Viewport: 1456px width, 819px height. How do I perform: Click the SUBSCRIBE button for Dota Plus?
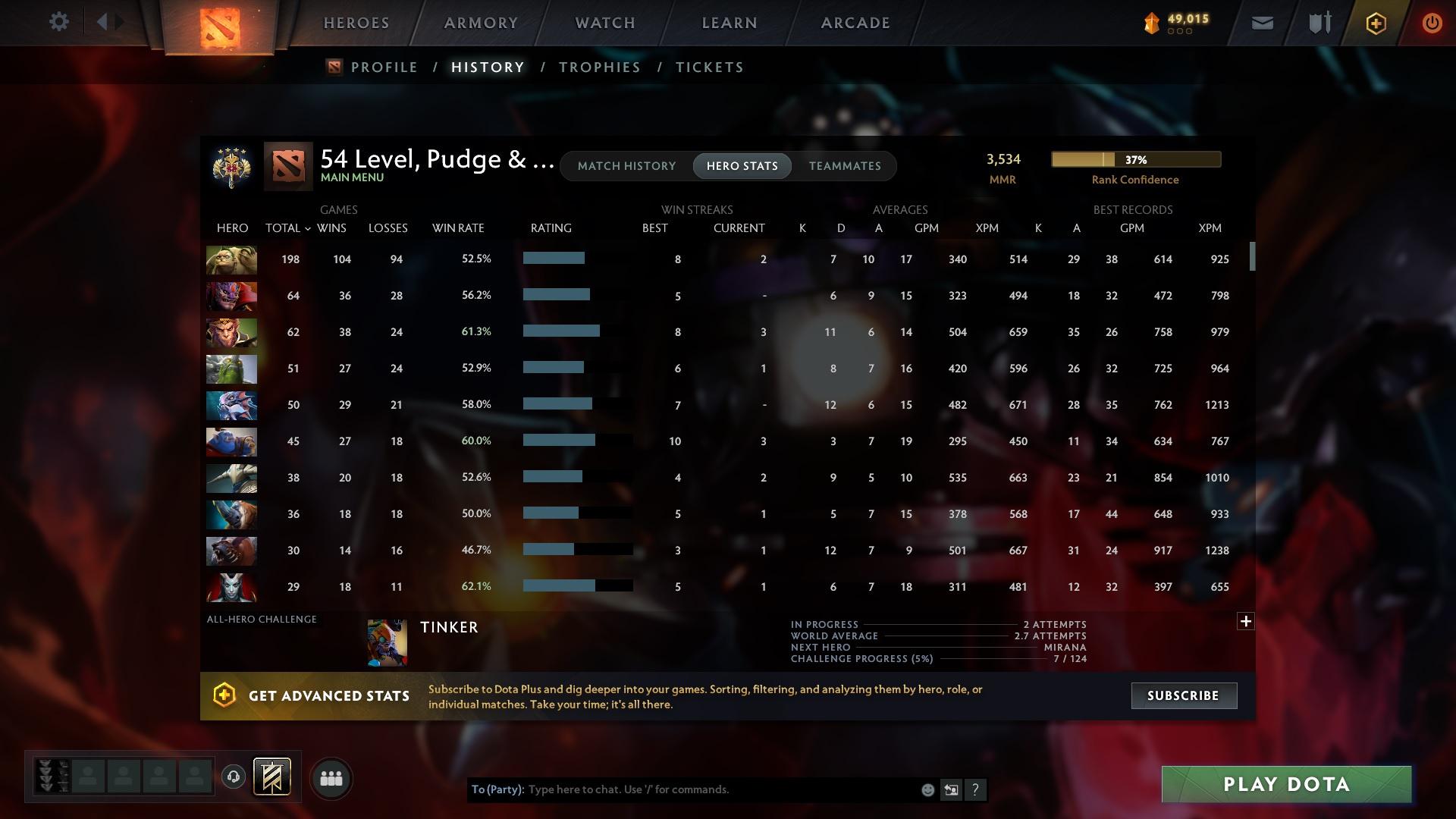pos(1183,695)
